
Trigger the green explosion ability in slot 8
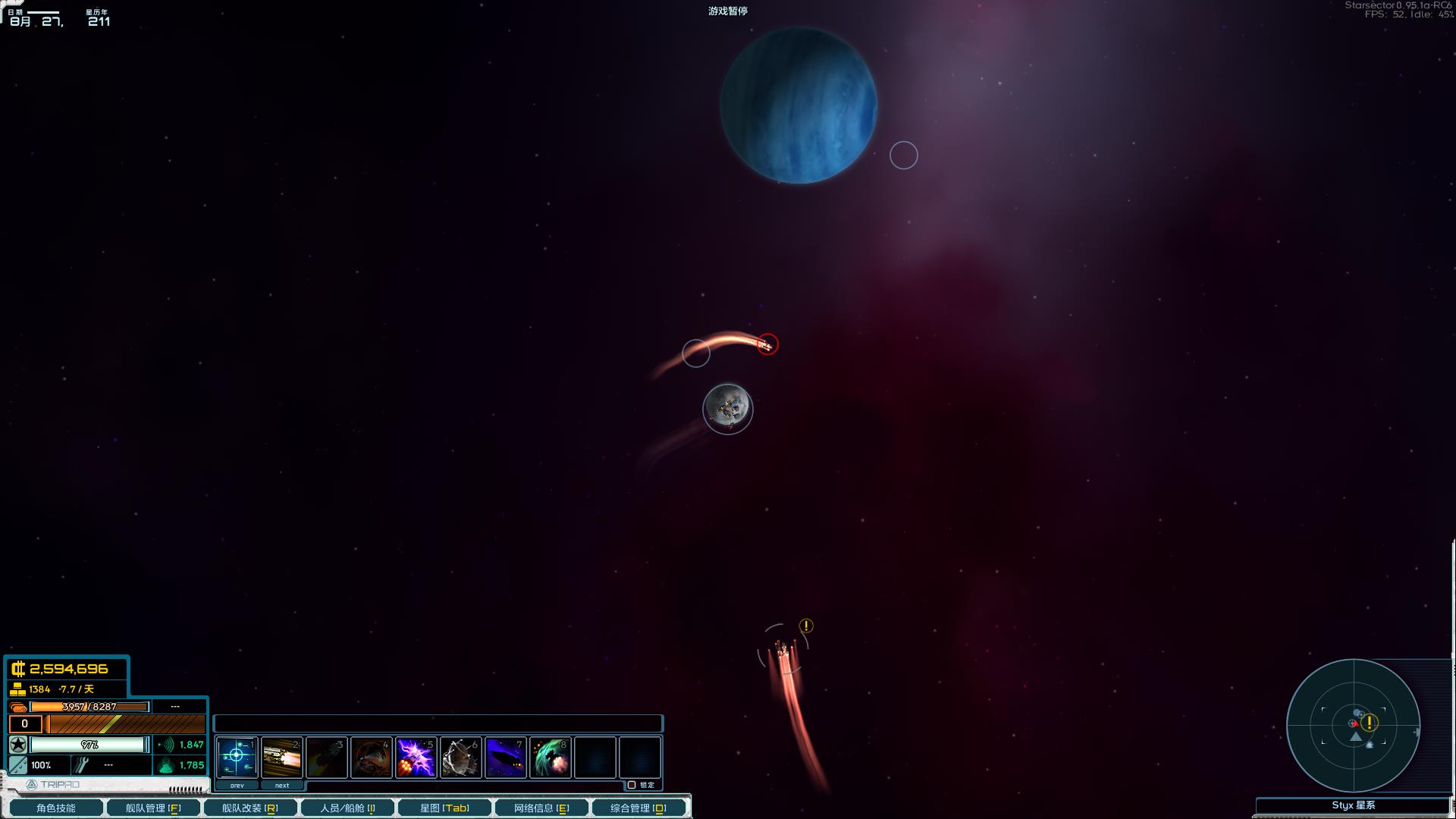coord(550,757)
